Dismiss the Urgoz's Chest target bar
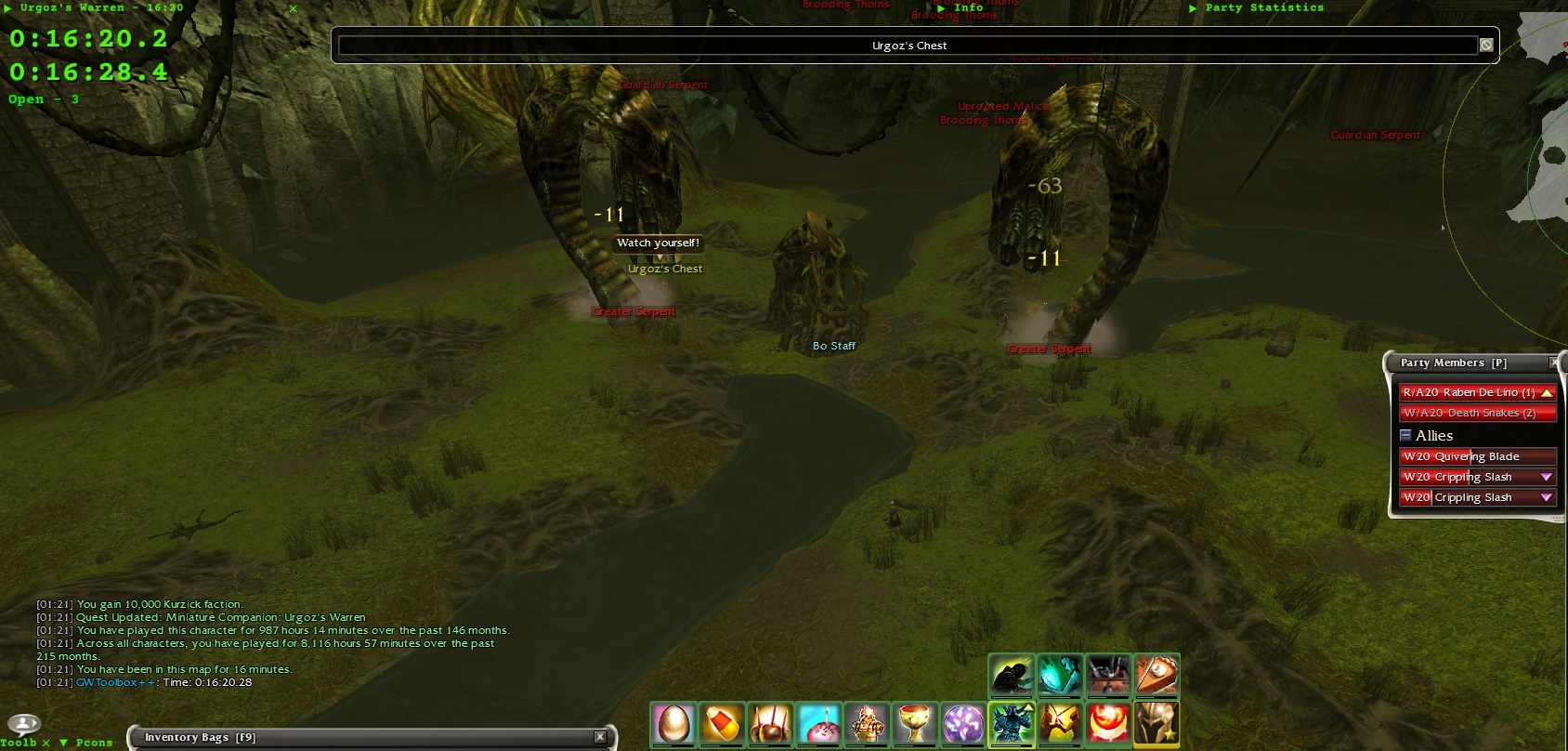The width and height of the screenshot is (1568, 751). [1486, 45]
